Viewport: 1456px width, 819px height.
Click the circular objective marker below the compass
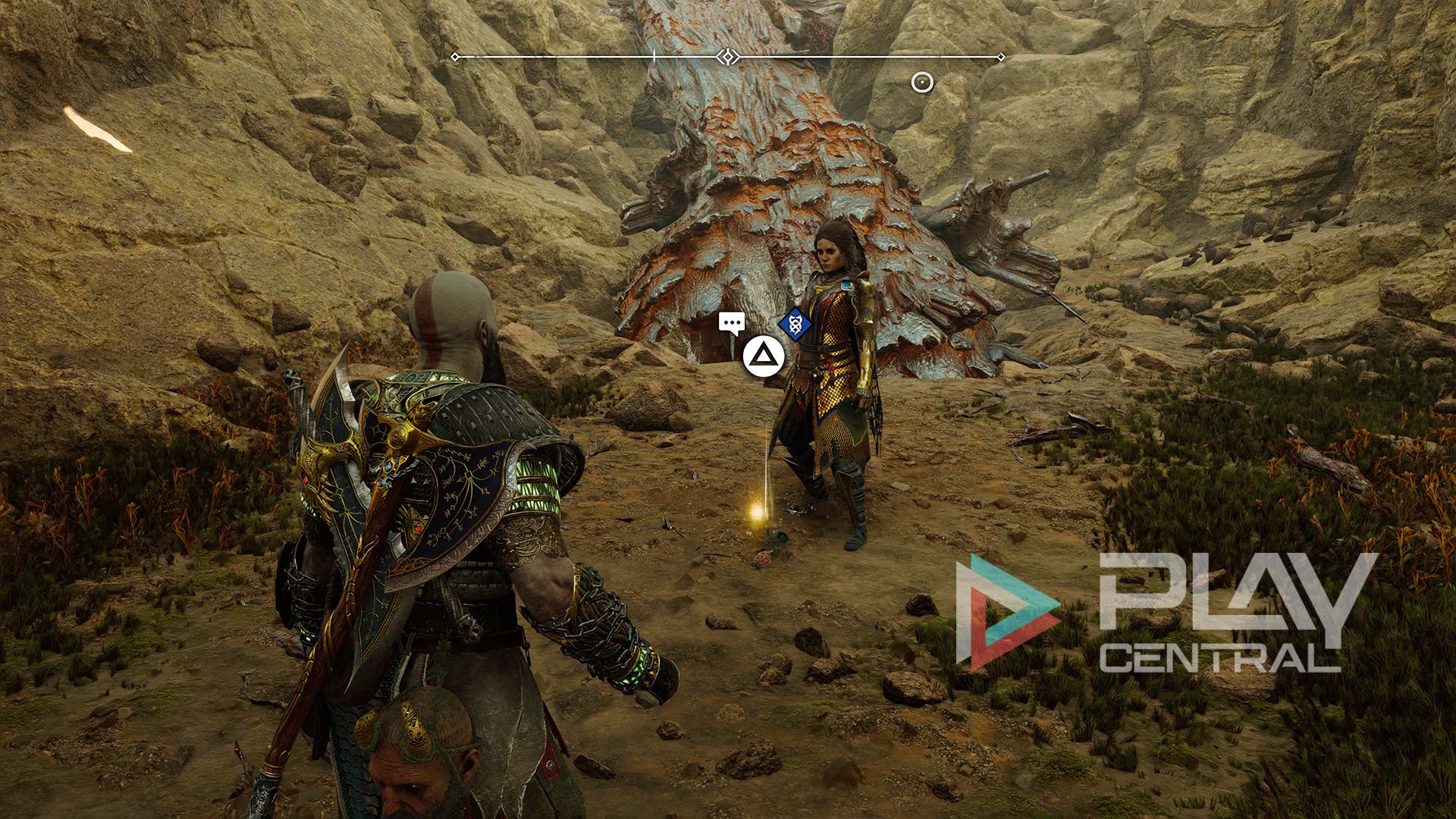point(921,82)
